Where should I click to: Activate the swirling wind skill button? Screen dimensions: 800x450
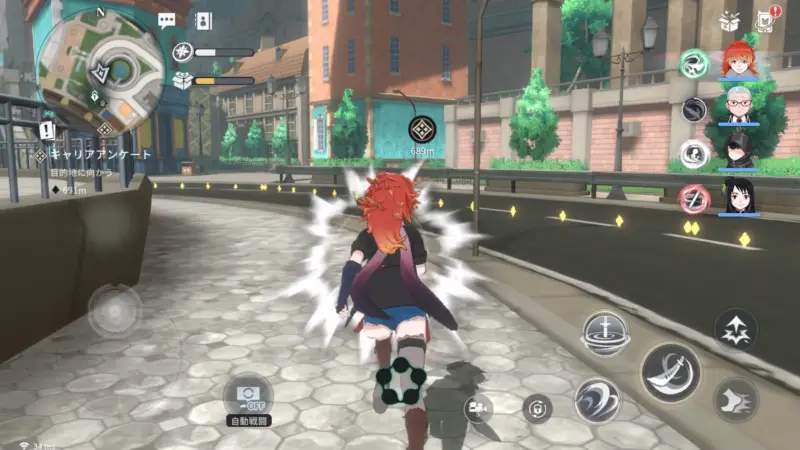click(x=597, y=400)
